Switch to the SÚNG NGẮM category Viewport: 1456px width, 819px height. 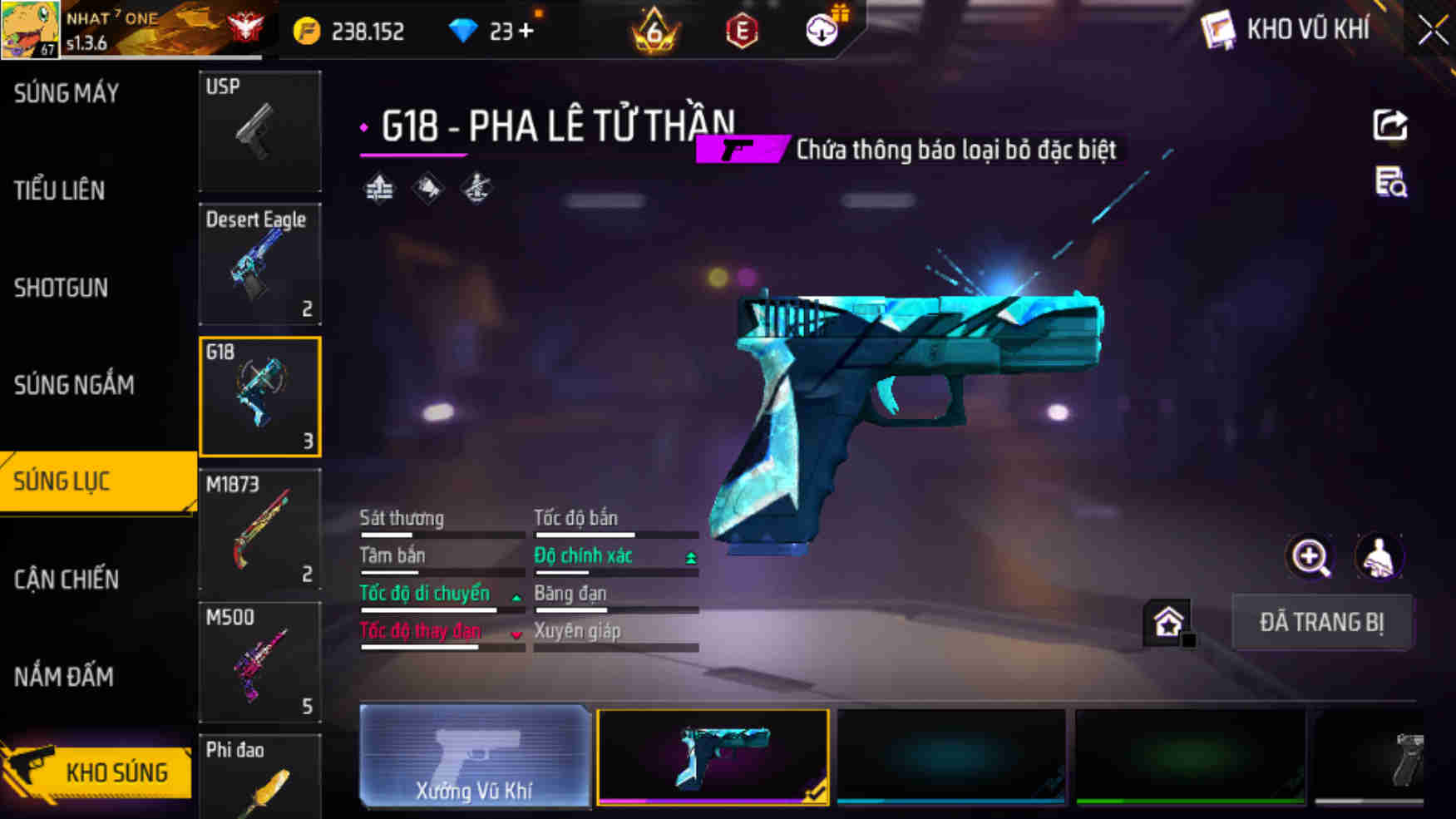pyautogui.click(x=73, y=385)
